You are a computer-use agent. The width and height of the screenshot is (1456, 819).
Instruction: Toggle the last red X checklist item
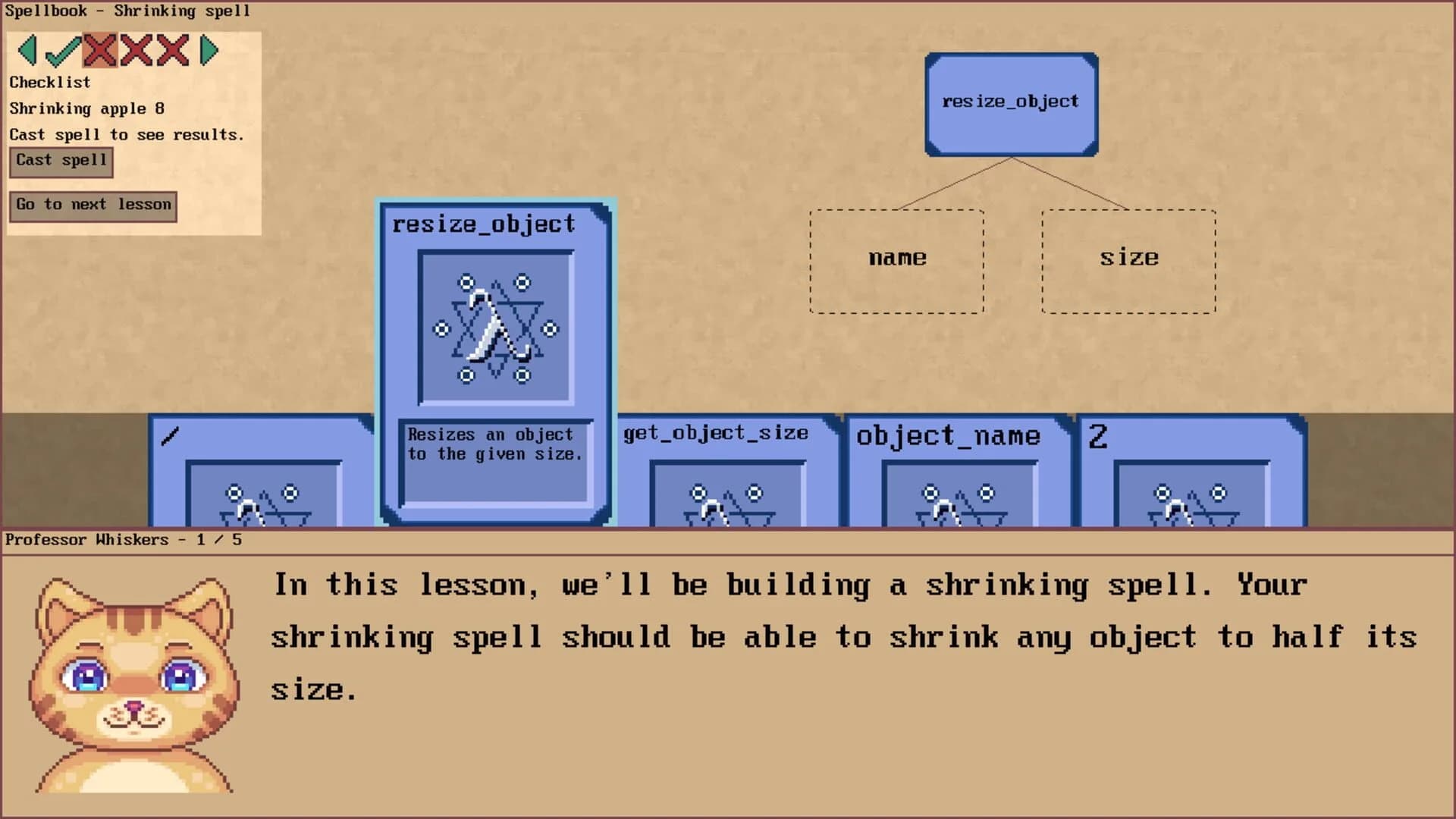(x=174, y=52)
